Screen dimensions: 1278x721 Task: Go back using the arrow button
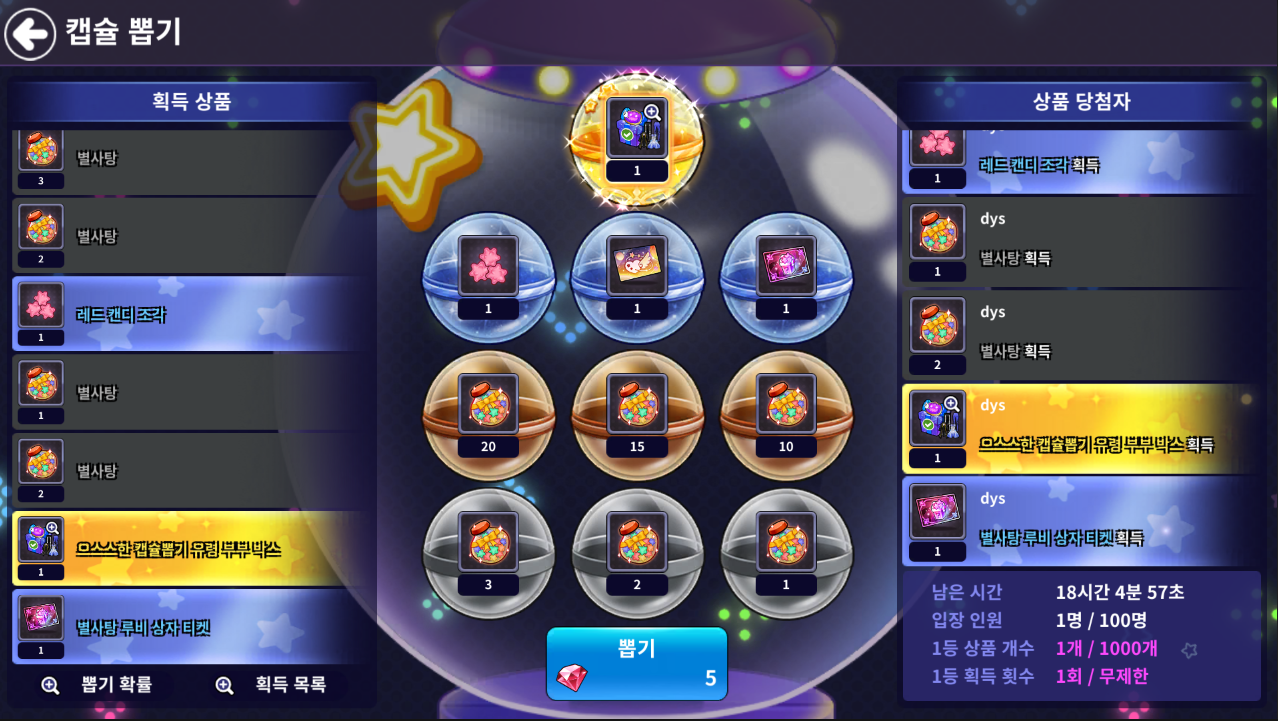click(30, 34)
